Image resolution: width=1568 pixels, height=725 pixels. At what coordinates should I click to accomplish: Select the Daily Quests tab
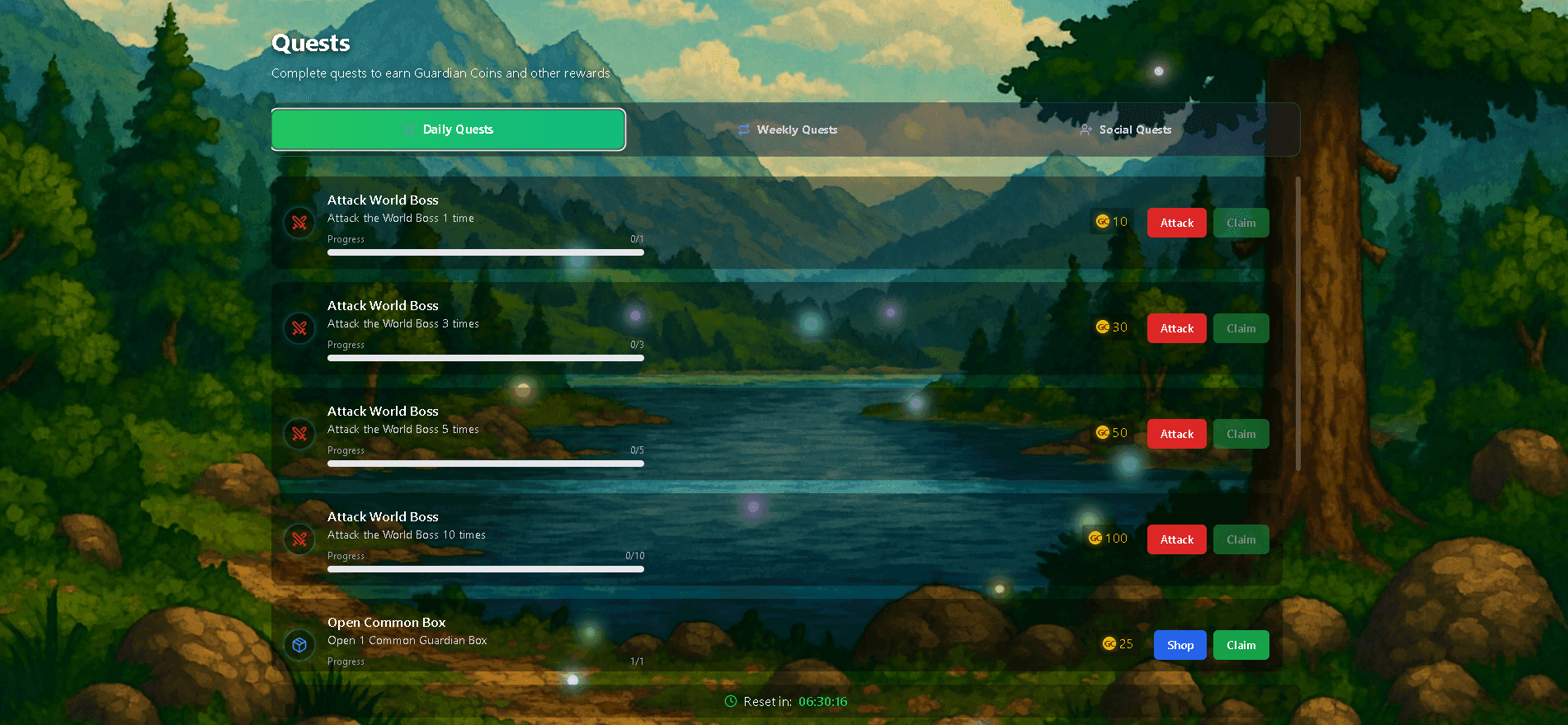tap(449, 129)
